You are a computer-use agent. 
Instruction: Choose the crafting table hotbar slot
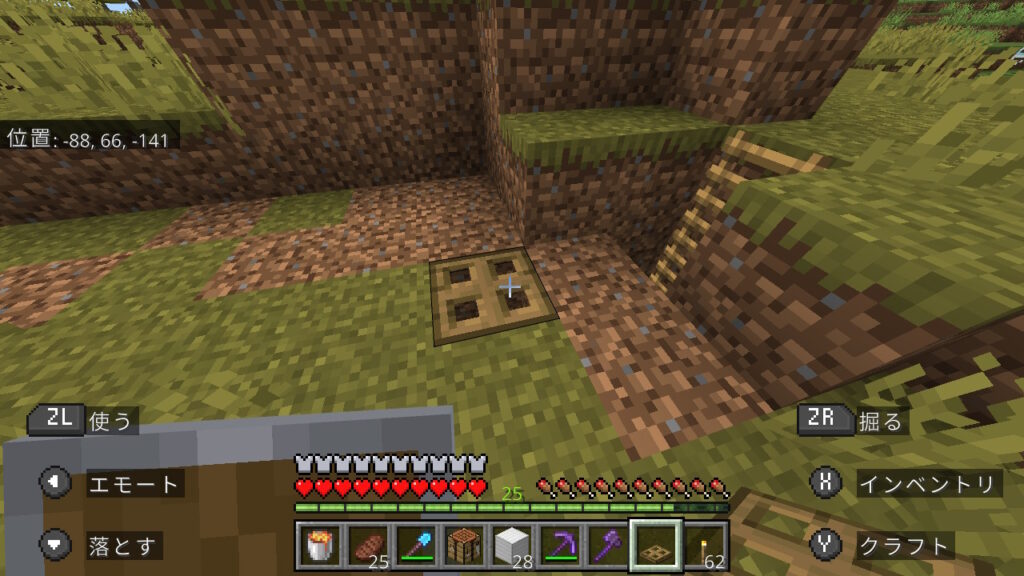(463, 546)
